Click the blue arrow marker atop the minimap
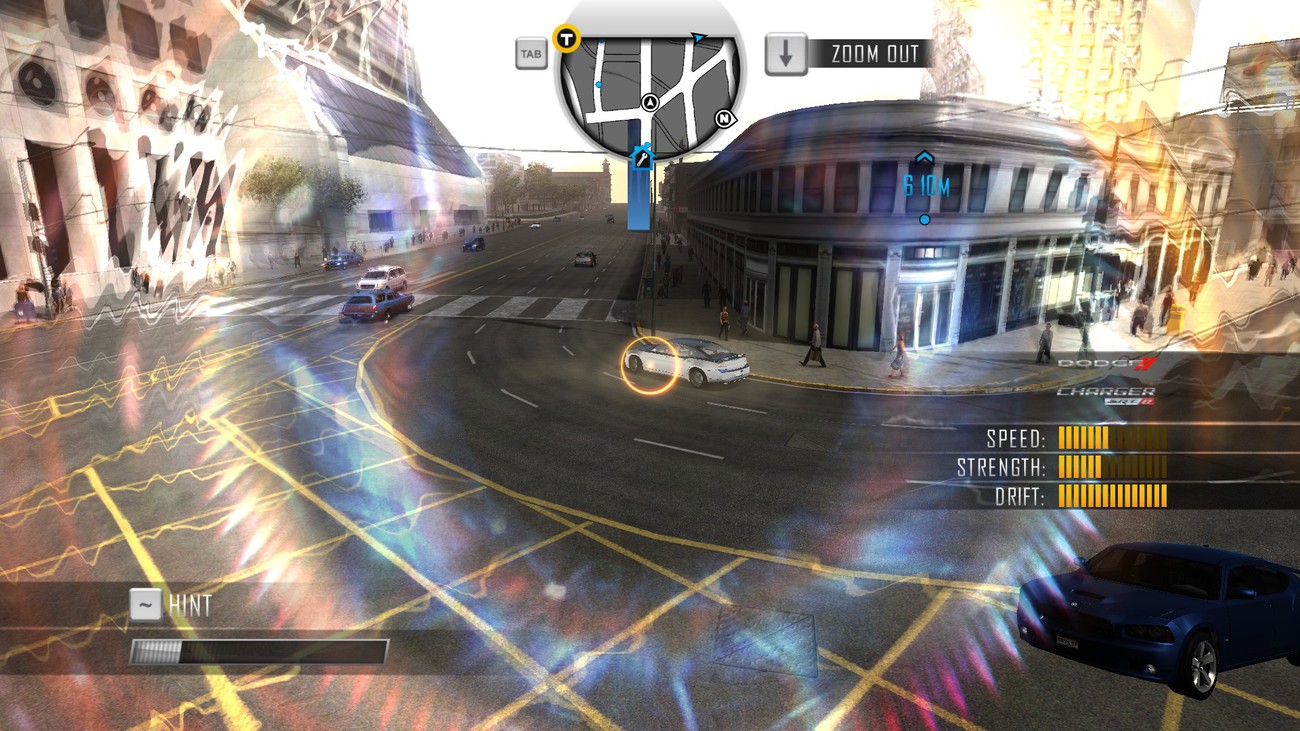 tap(698, 38)
